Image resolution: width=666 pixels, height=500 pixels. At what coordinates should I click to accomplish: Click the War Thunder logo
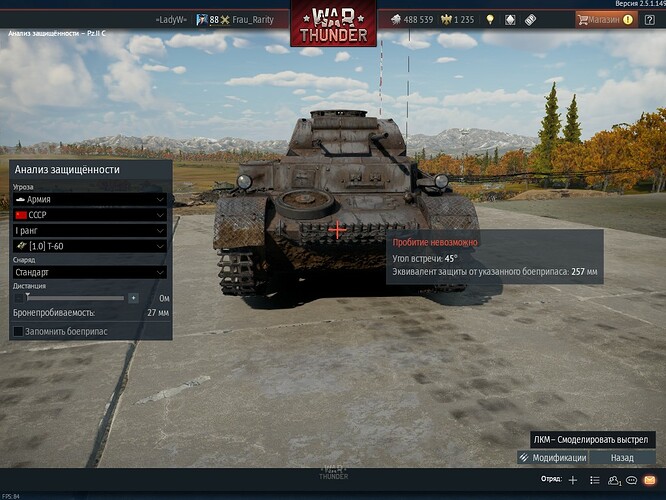pyautogui.click(x=333, y=22)
